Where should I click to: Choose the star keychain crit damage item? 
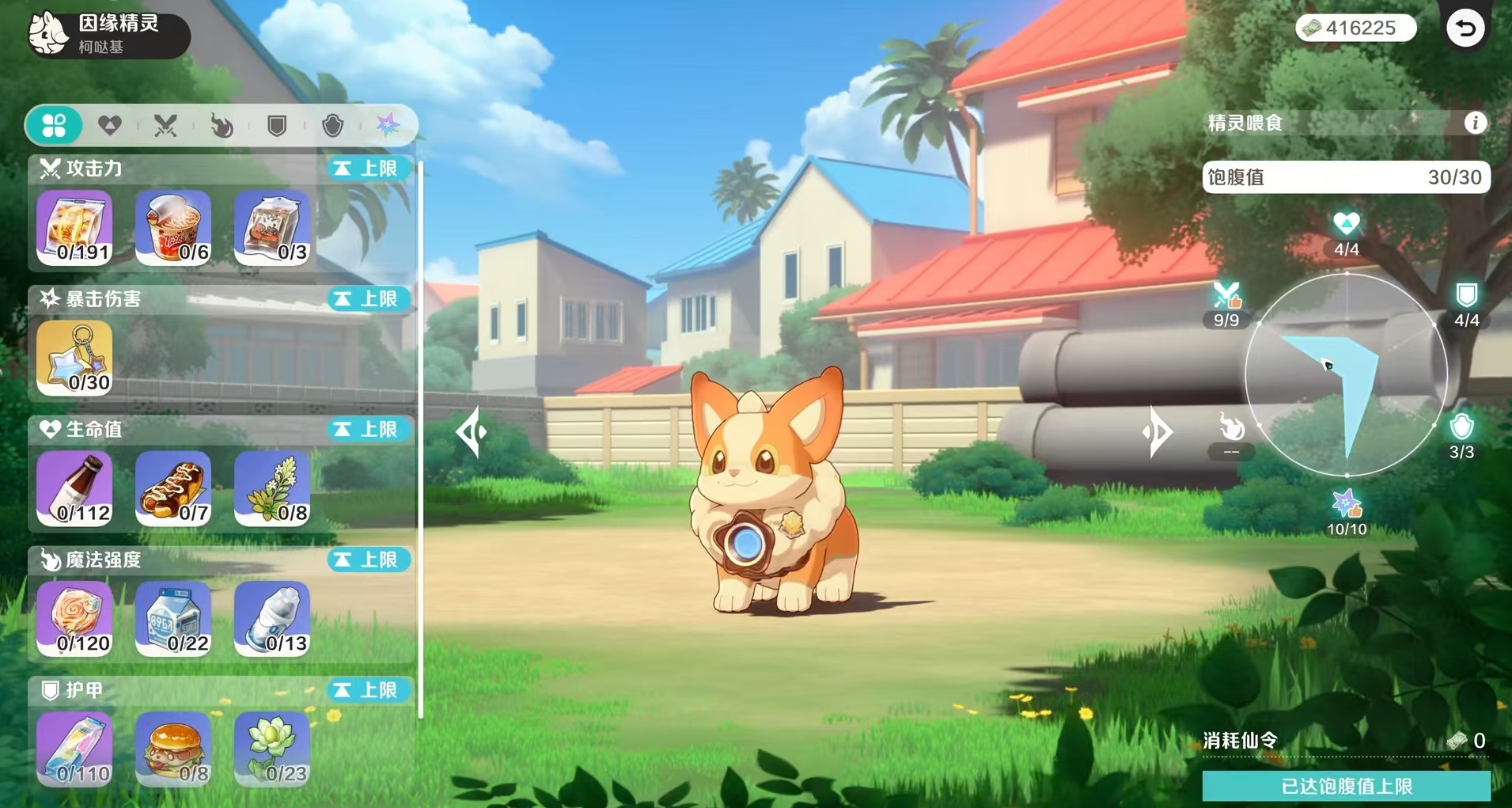click(x=74, y=358)
